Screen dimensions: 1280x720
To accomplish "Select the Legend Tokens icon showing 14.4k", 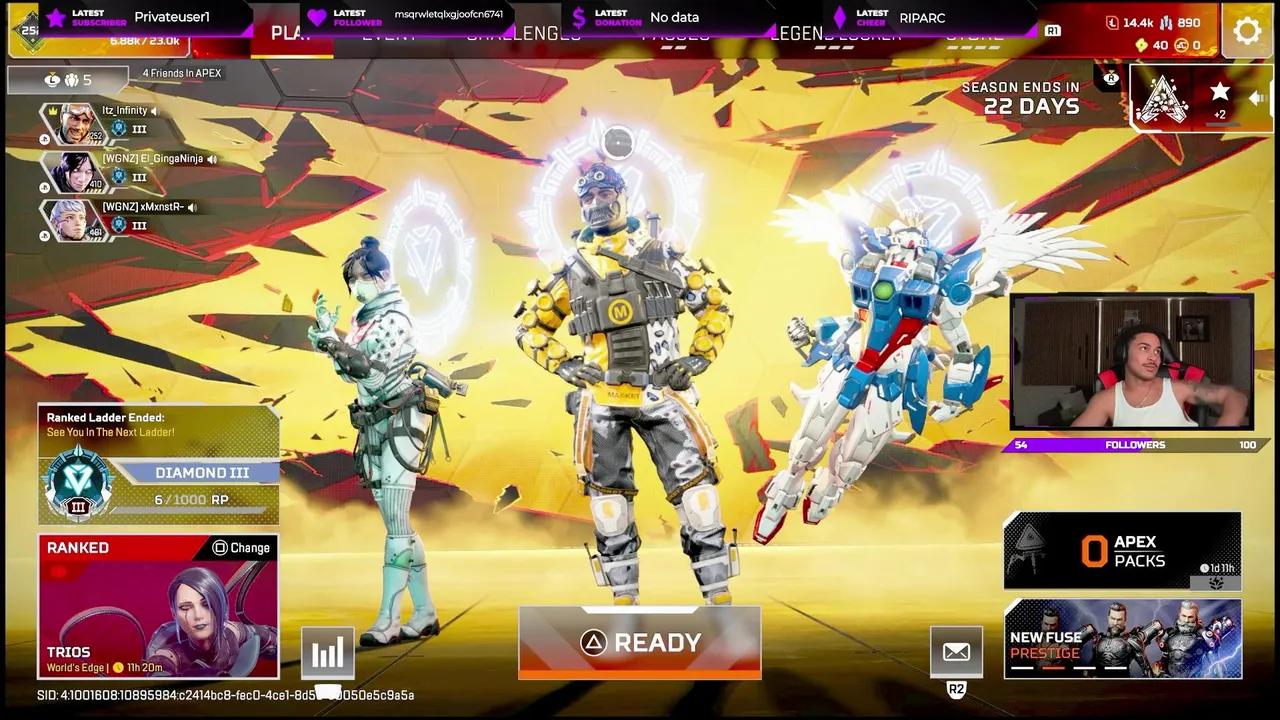I will (x=1113, y=22).
